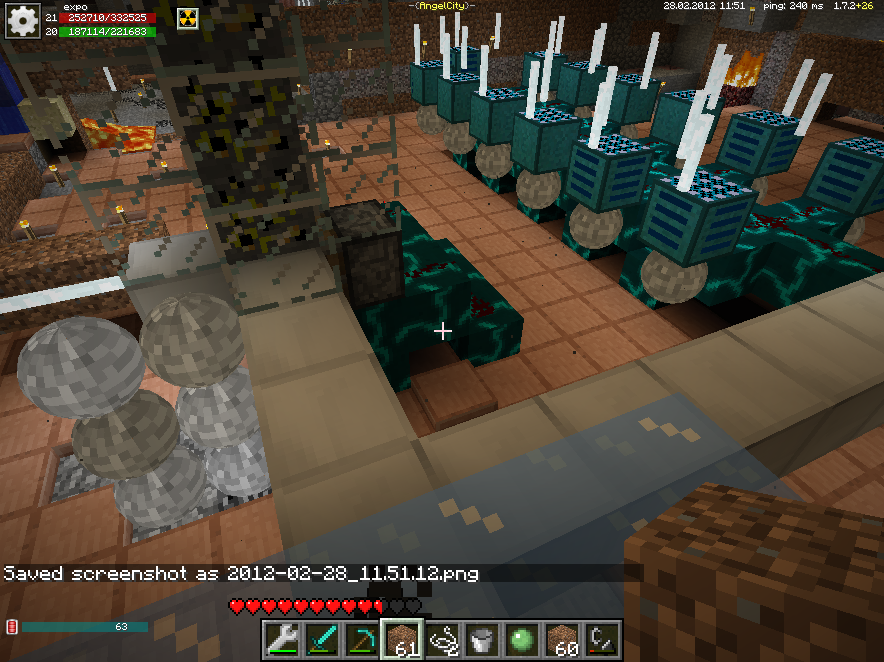Open the gear settings icon
This screenshot has width=884, height=662.
click(22, 21)
